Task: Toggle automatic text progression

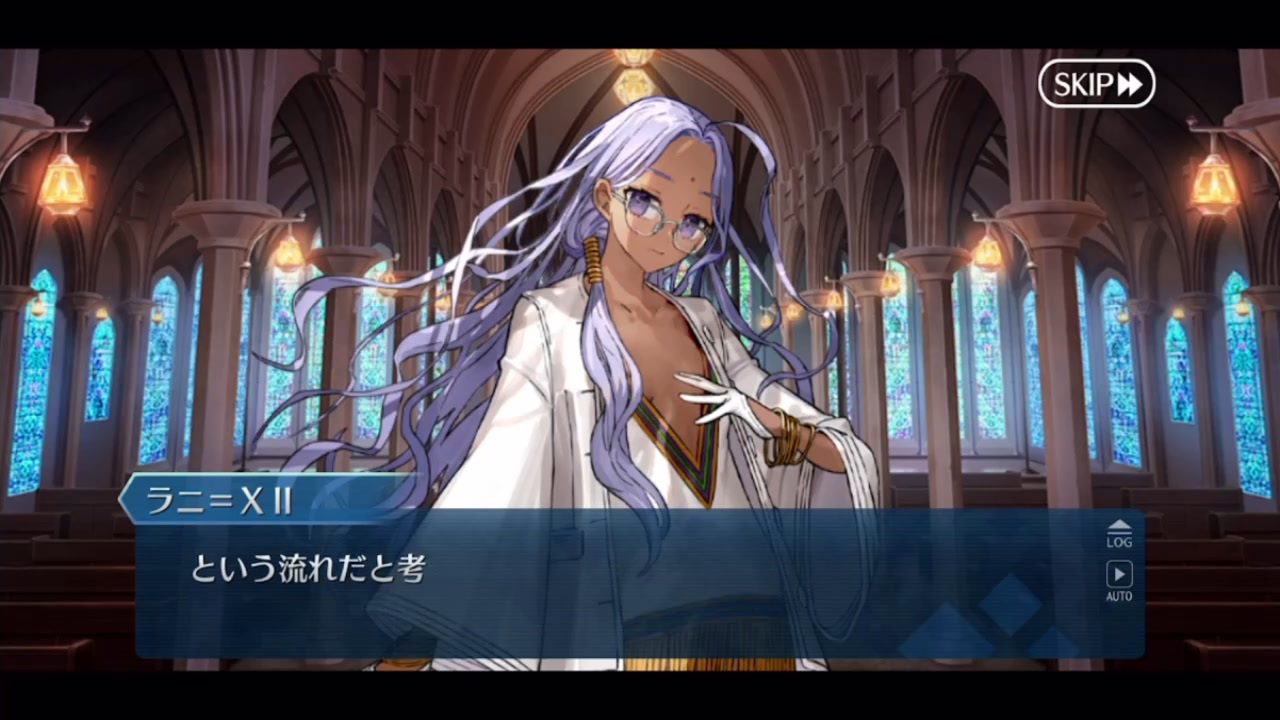Action: pyautogui.click(x=1118, y=578)
